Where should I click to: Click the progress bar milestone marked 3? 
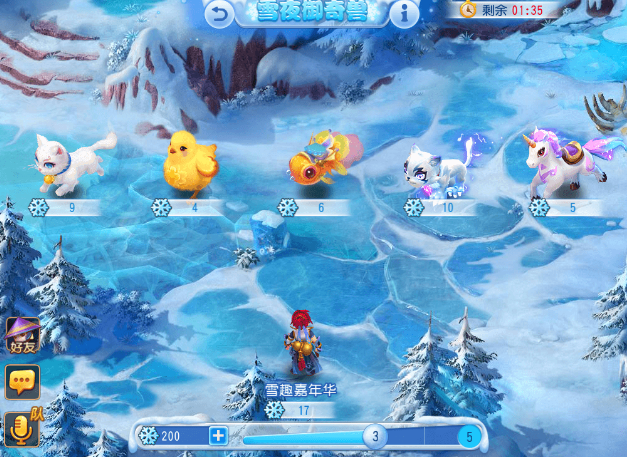[375, 436]
